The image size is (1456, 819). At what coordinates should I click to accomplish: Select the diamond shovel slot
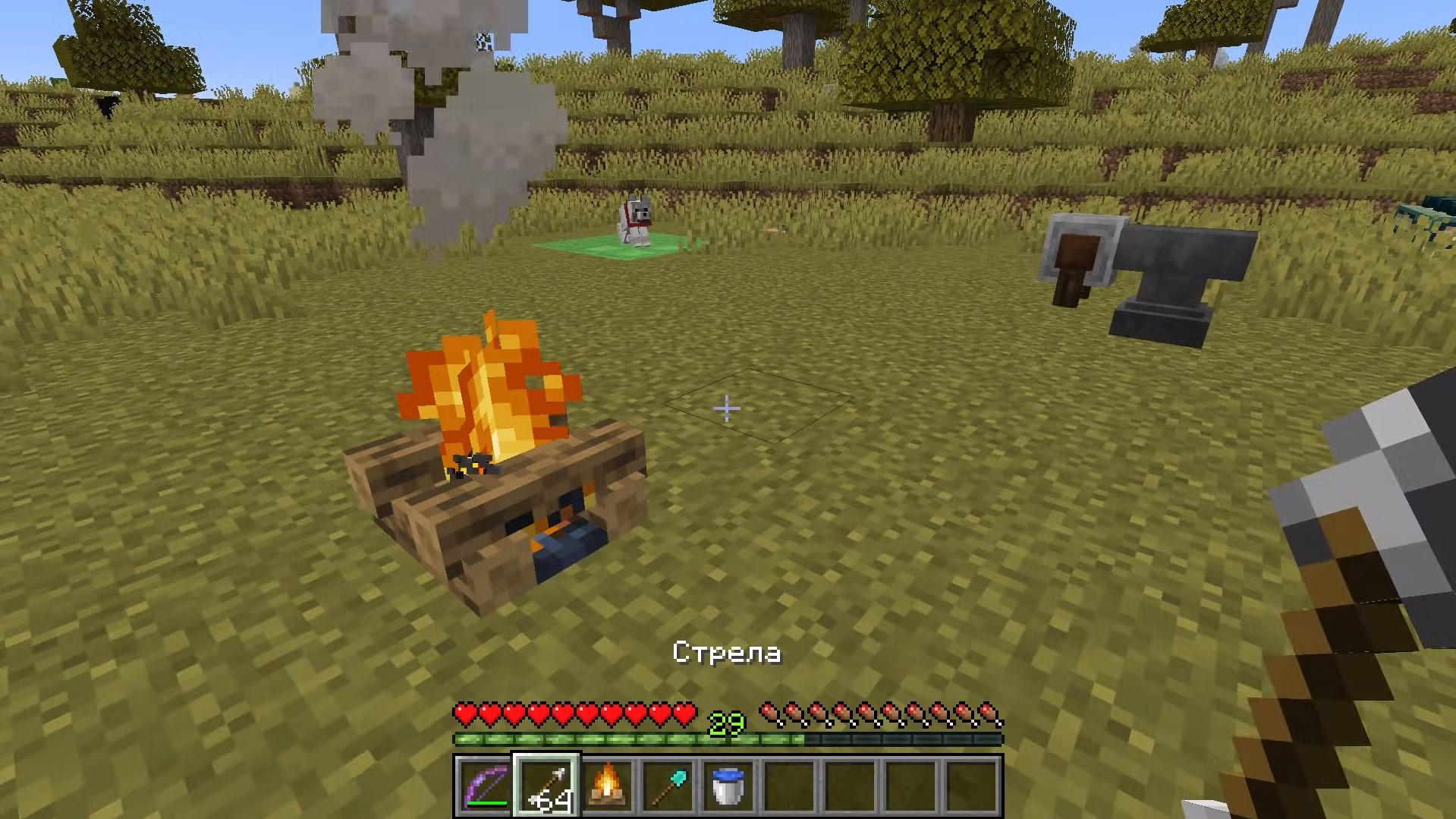668,786
